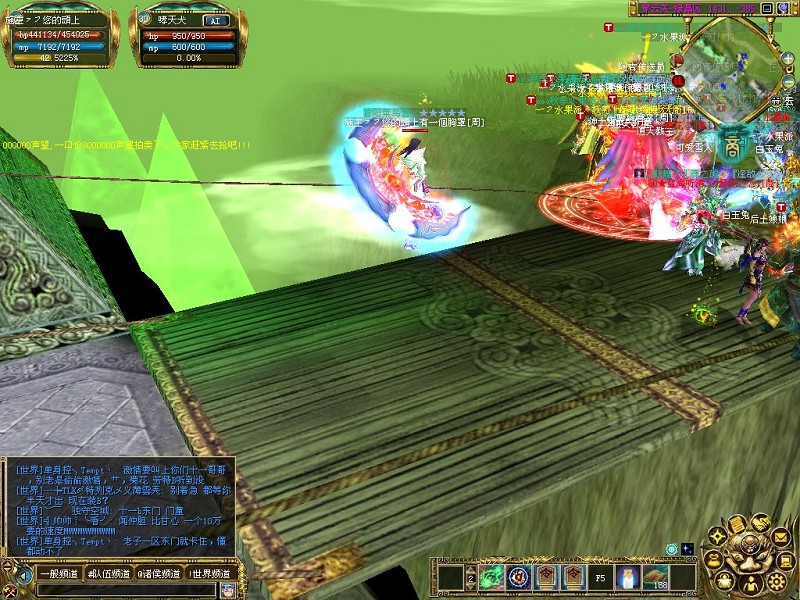Image resolution: width=800 pixels, height=600 pixels.
Task: Open the handshake social menu icon
Action: pos(761,522)
